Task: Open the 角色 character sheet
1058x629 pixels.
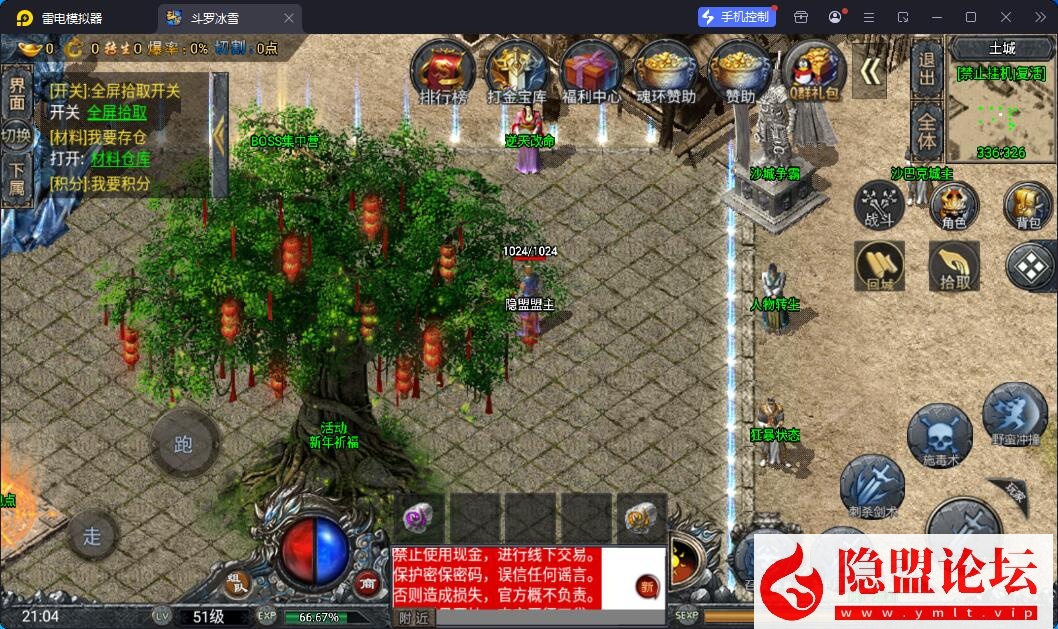Action: click(954, 208)
